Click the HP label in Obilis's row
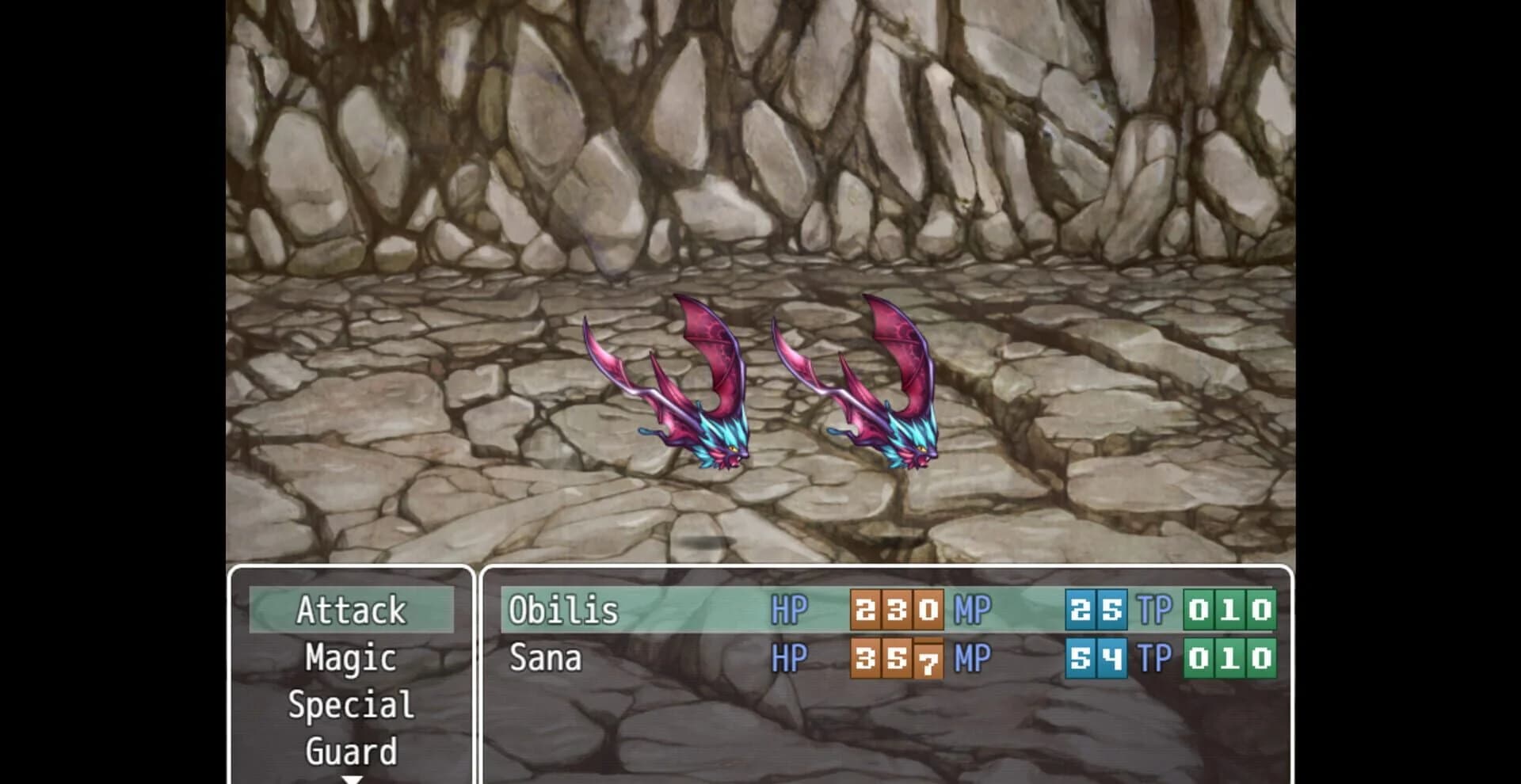The width and height of the screenshot is (1521, 784). (x=788, y=611)
